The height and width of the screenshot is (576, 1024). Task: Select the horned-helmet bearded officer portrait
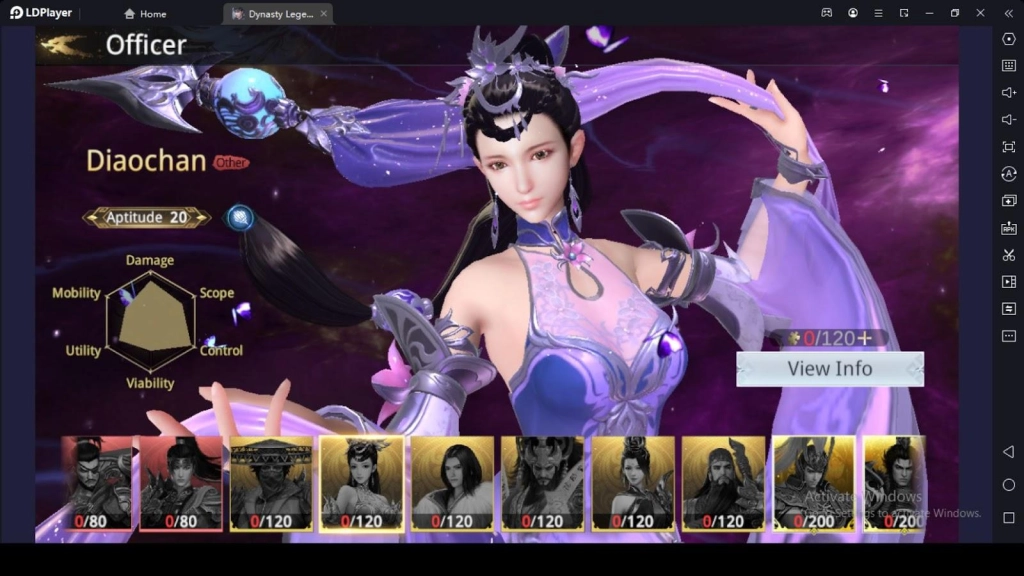coord(542,482)
